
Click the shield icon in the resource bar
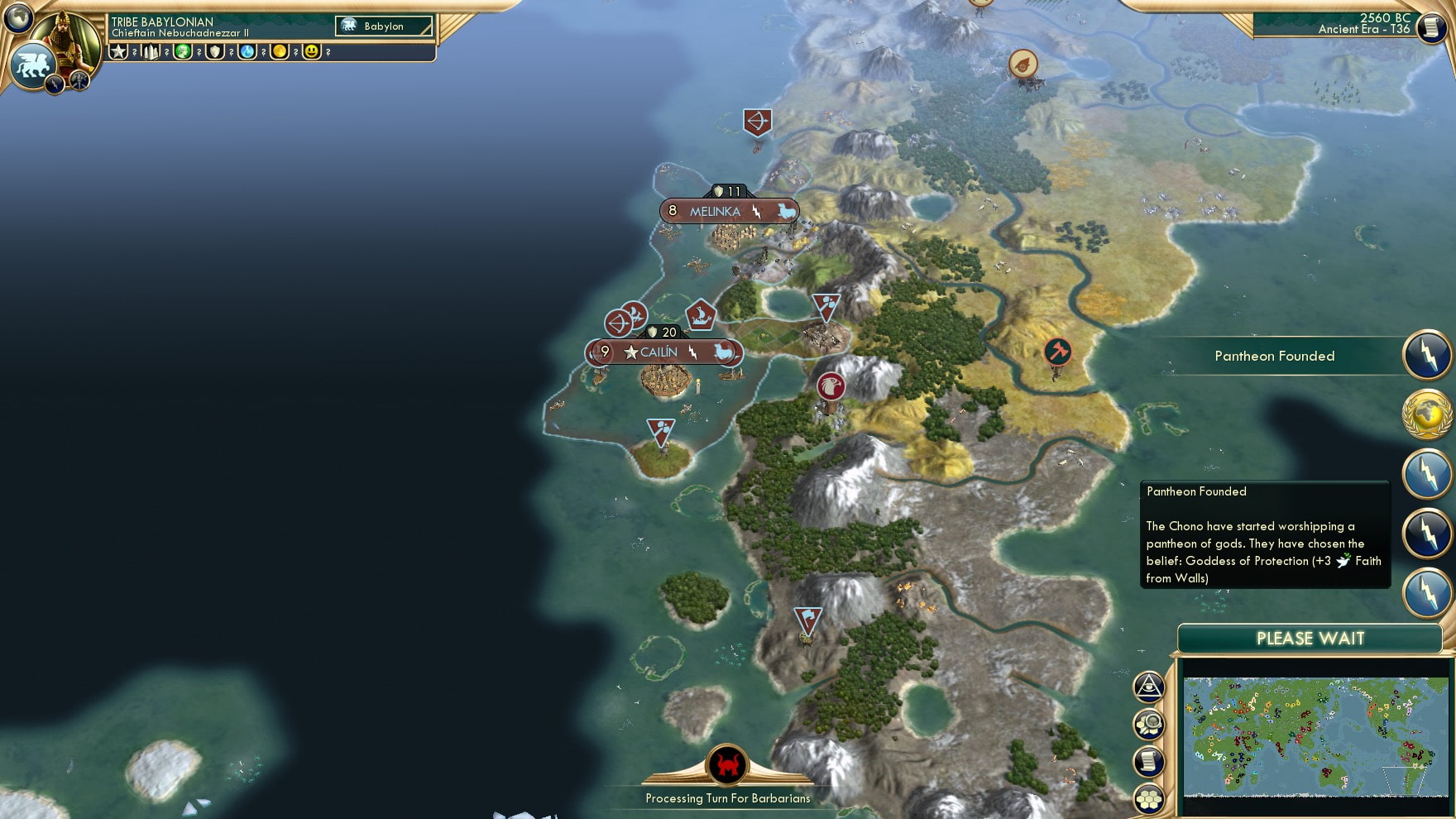click(213, 52)
